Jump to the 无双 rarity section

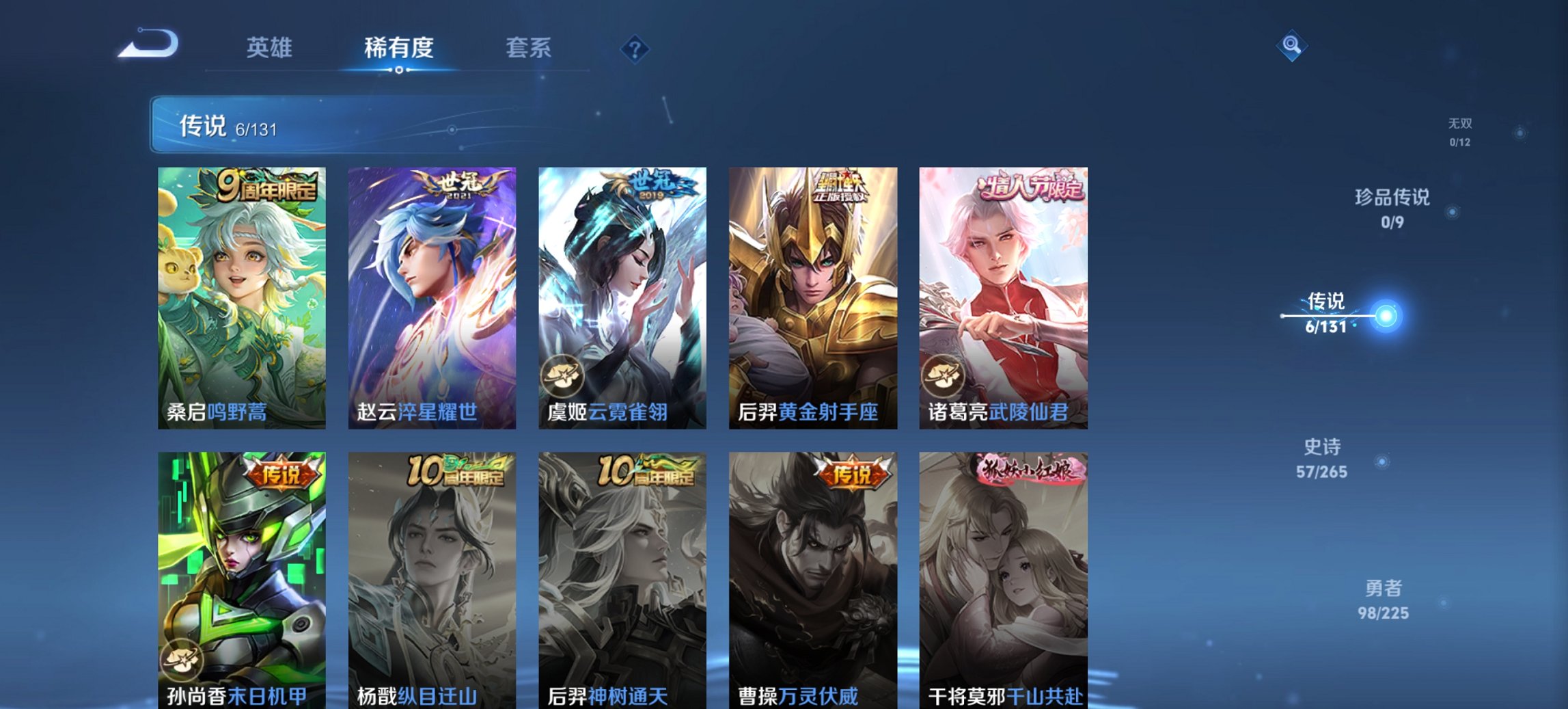tap(1463, 131)
